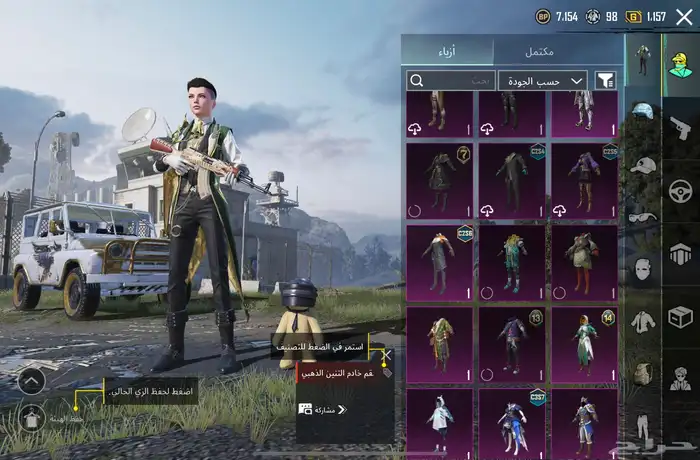The width and height of the screenshot is (700, 460).
Task: Open the steering wheel vehicles category
Action: [x=680, y=190]
